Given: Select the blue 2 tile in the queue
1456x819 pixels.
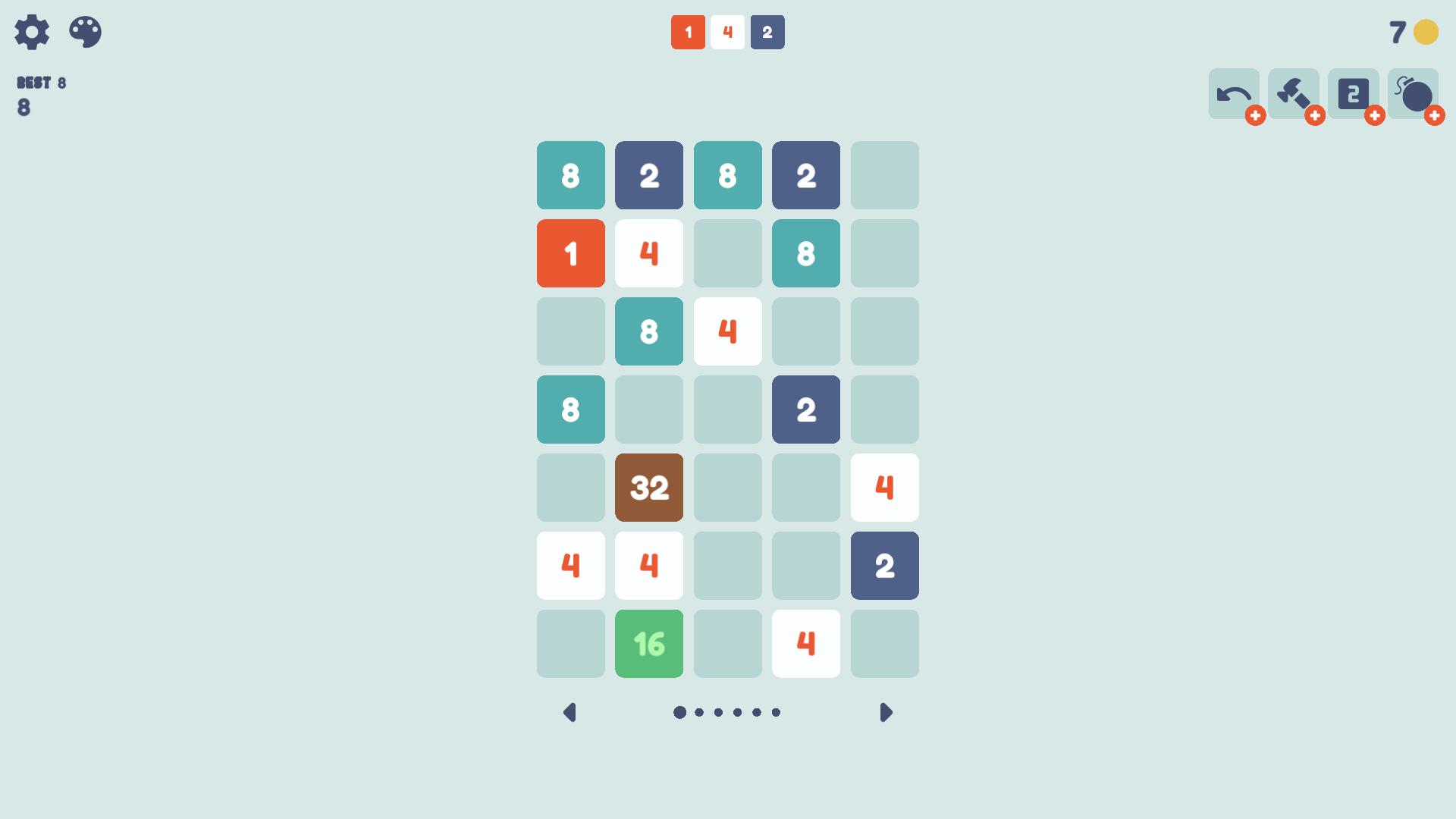Looking at the screenshot, I should 767,33.
